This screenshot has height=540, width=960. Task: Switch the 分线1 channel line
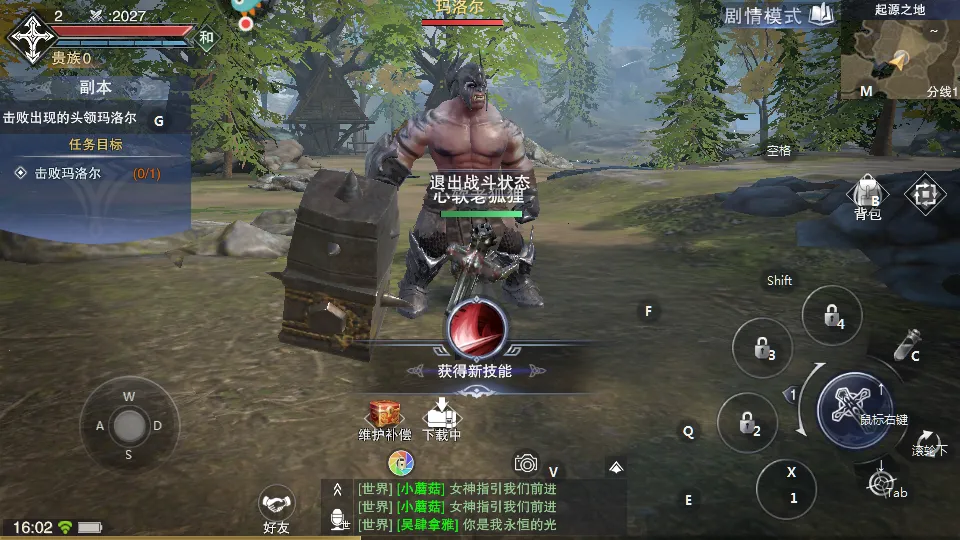pos(939,91)
